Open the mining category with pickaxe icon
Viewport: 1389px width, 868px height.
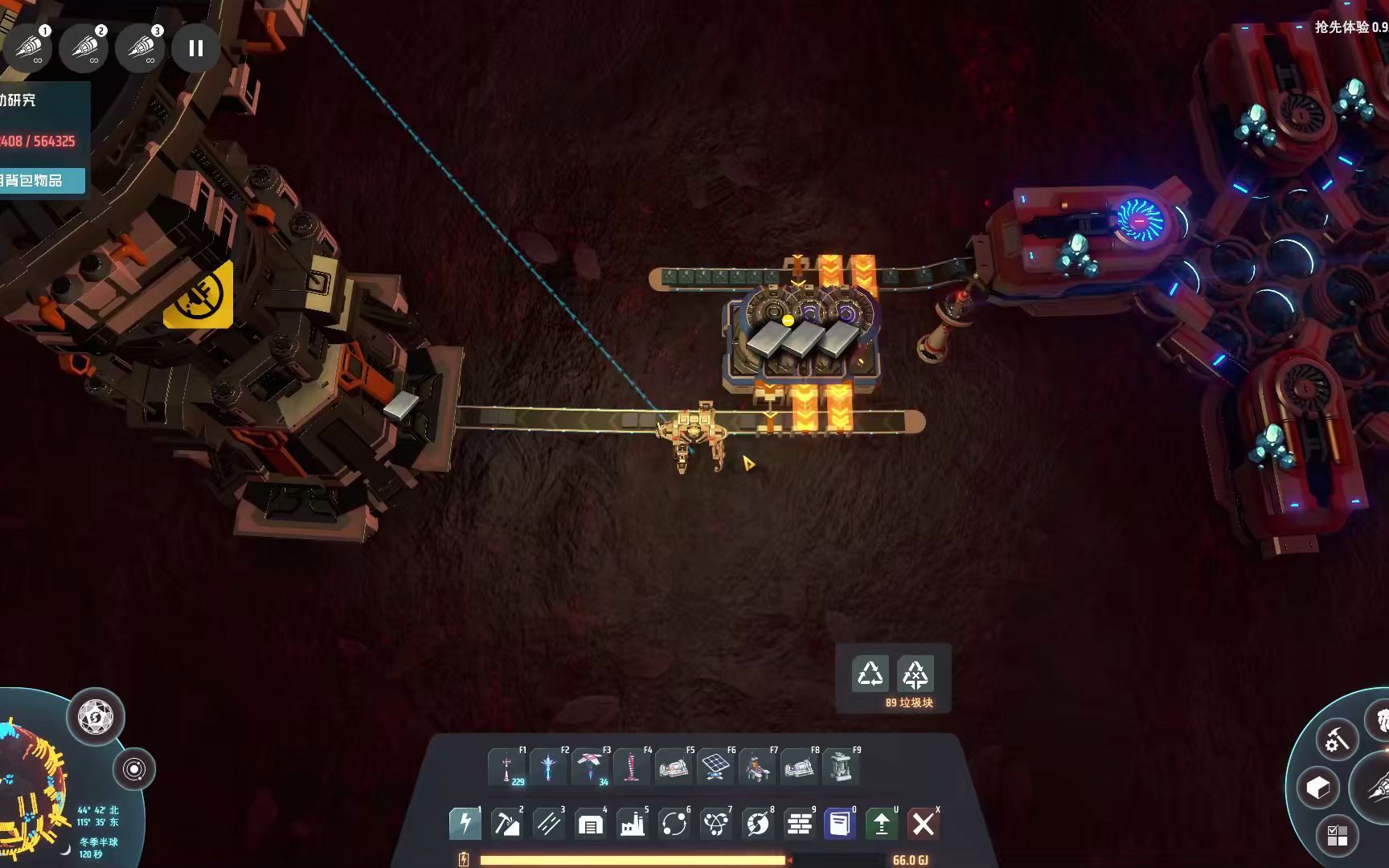coord(506,824)
